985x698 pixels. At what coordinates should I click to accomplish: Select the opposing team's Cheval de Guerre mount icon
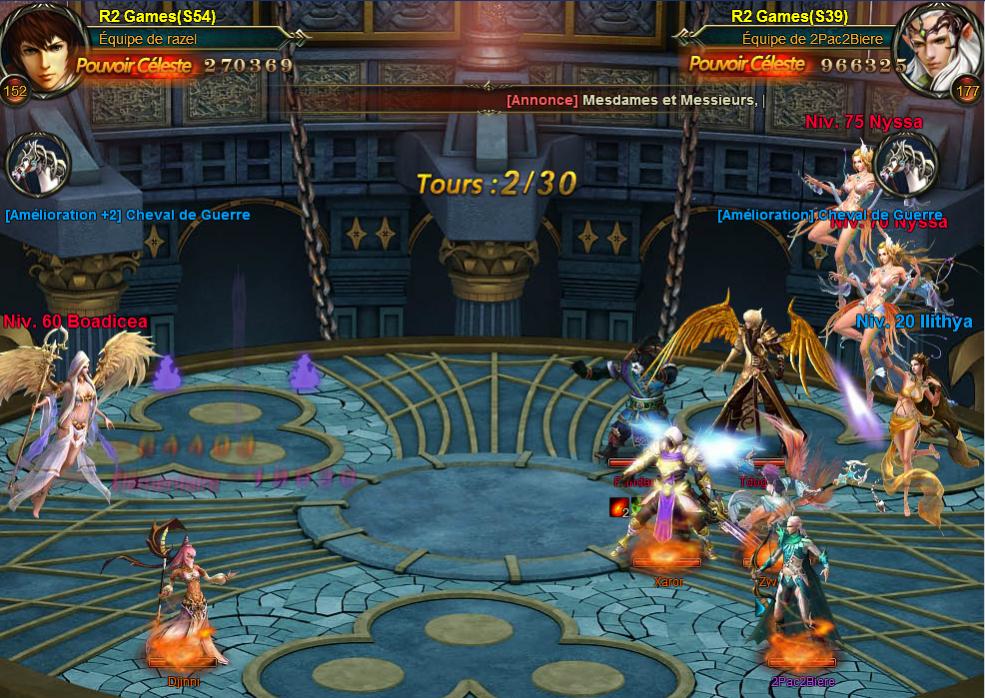[x=906, y=165]
